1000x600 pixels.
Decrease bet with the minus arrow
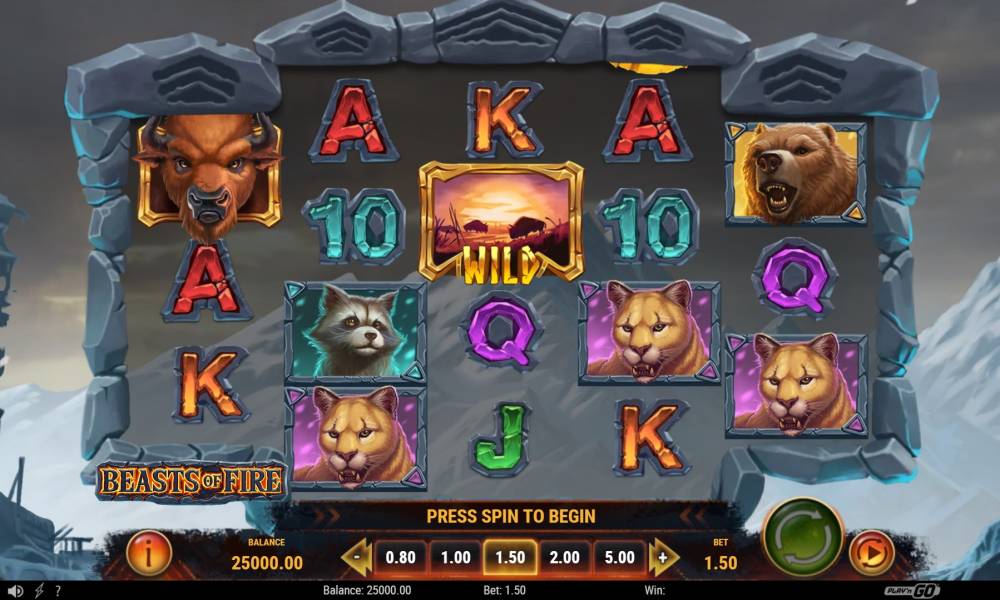[x=356, y=557]
